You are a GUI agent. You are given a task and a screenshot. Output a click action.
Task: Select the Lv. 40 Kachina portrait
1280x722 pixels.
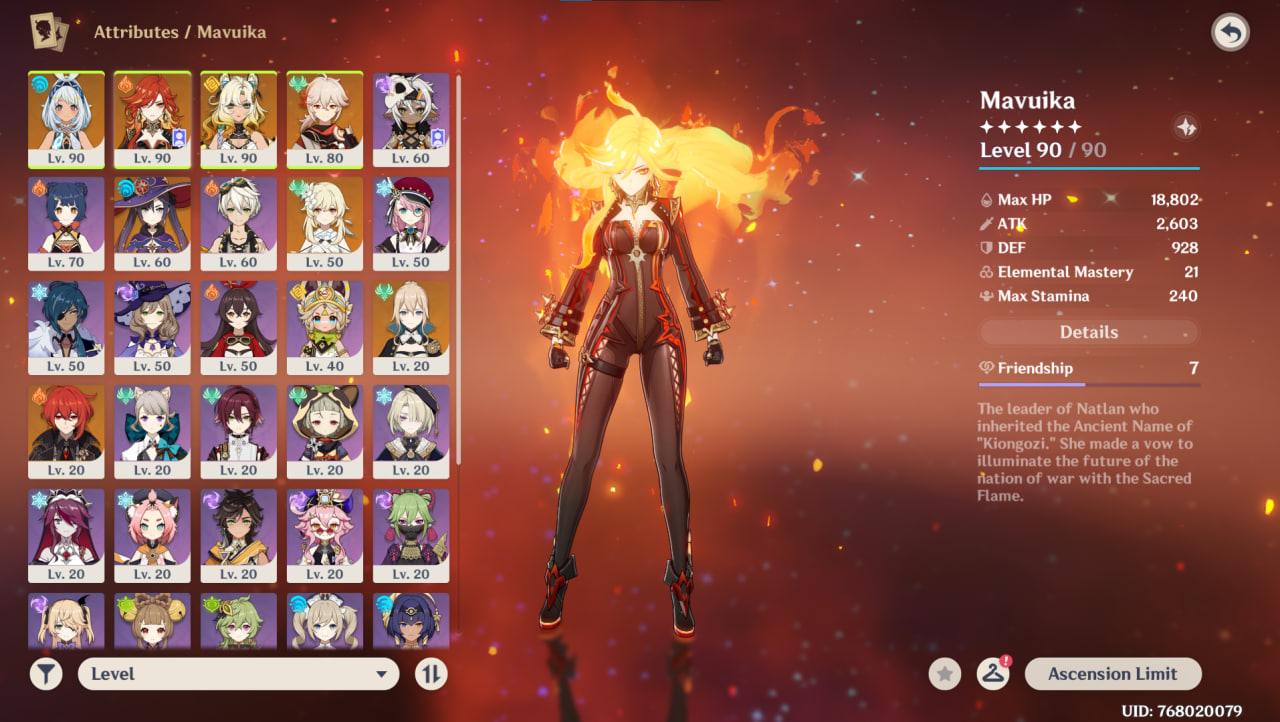[324, 326]
